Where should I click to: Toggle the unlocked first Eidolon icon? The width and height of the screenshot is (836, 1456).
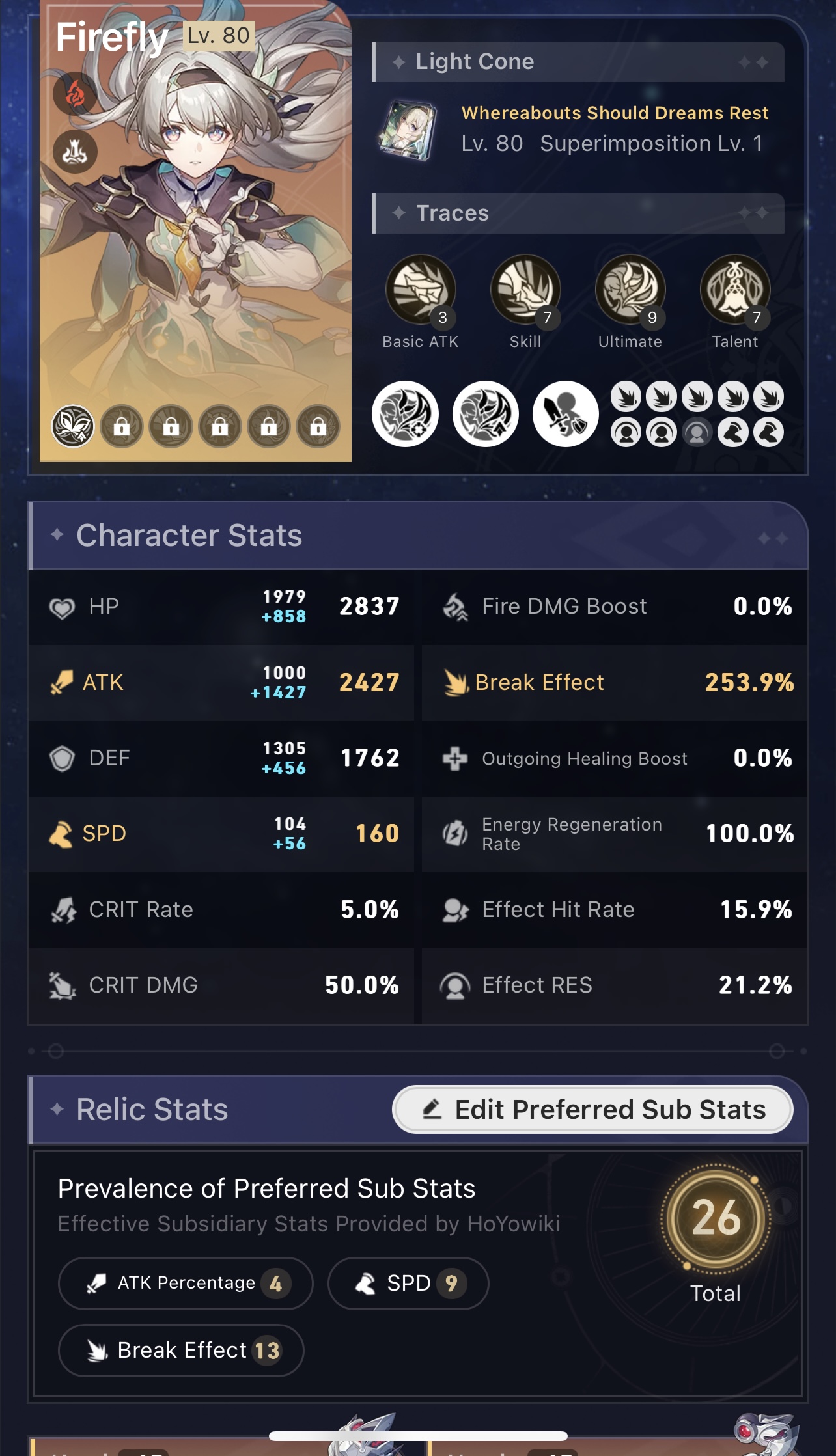75,426
